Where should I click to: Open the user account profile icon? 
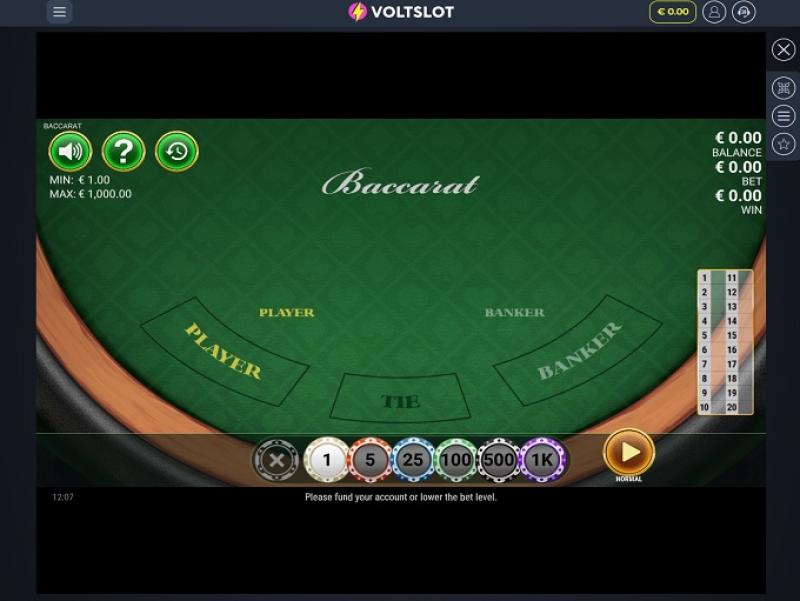pyautogui.click(x=714, y=12)
